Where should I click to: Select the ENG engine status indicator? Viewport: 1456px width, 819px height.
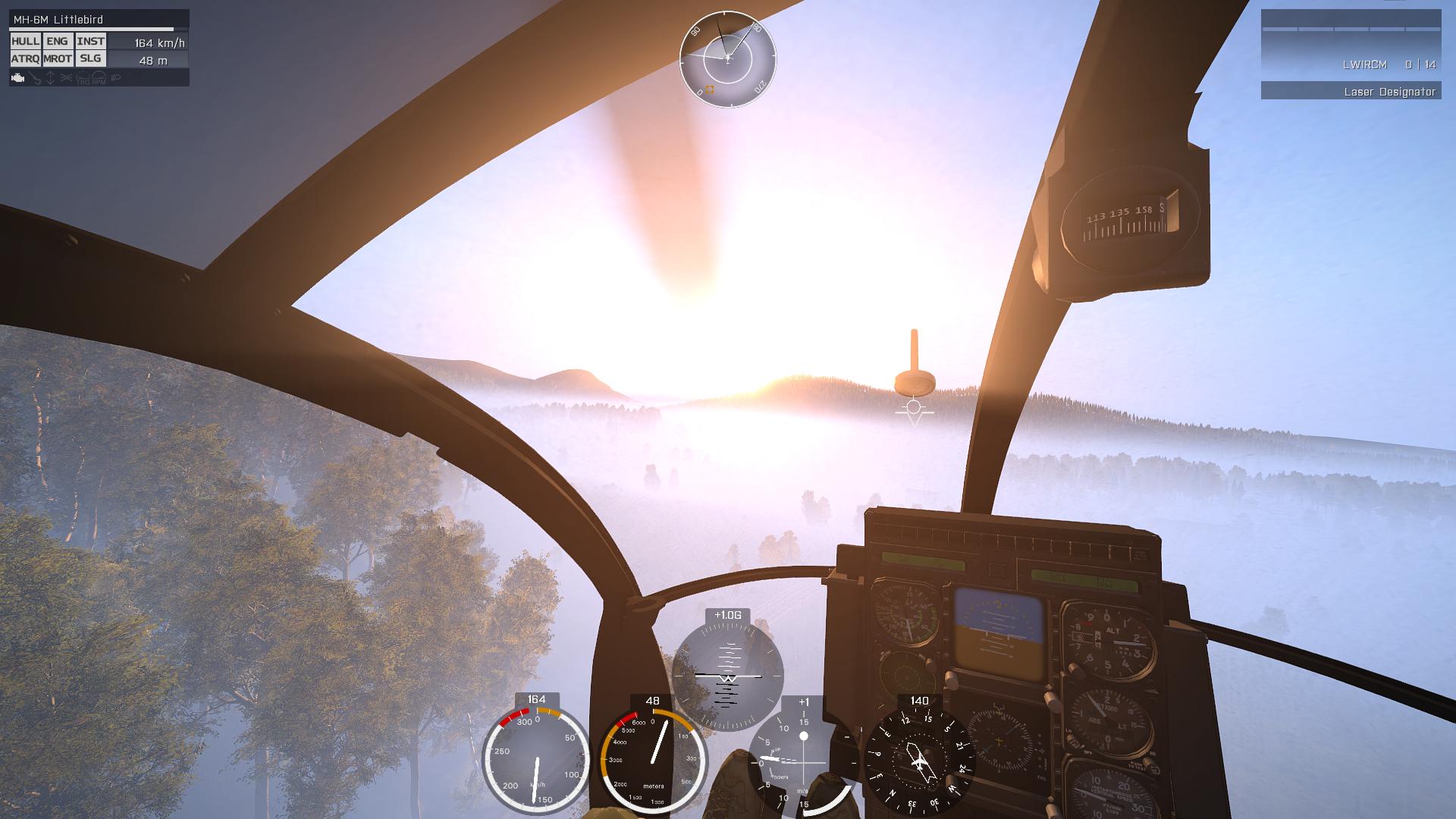click(x=57, y=42)
